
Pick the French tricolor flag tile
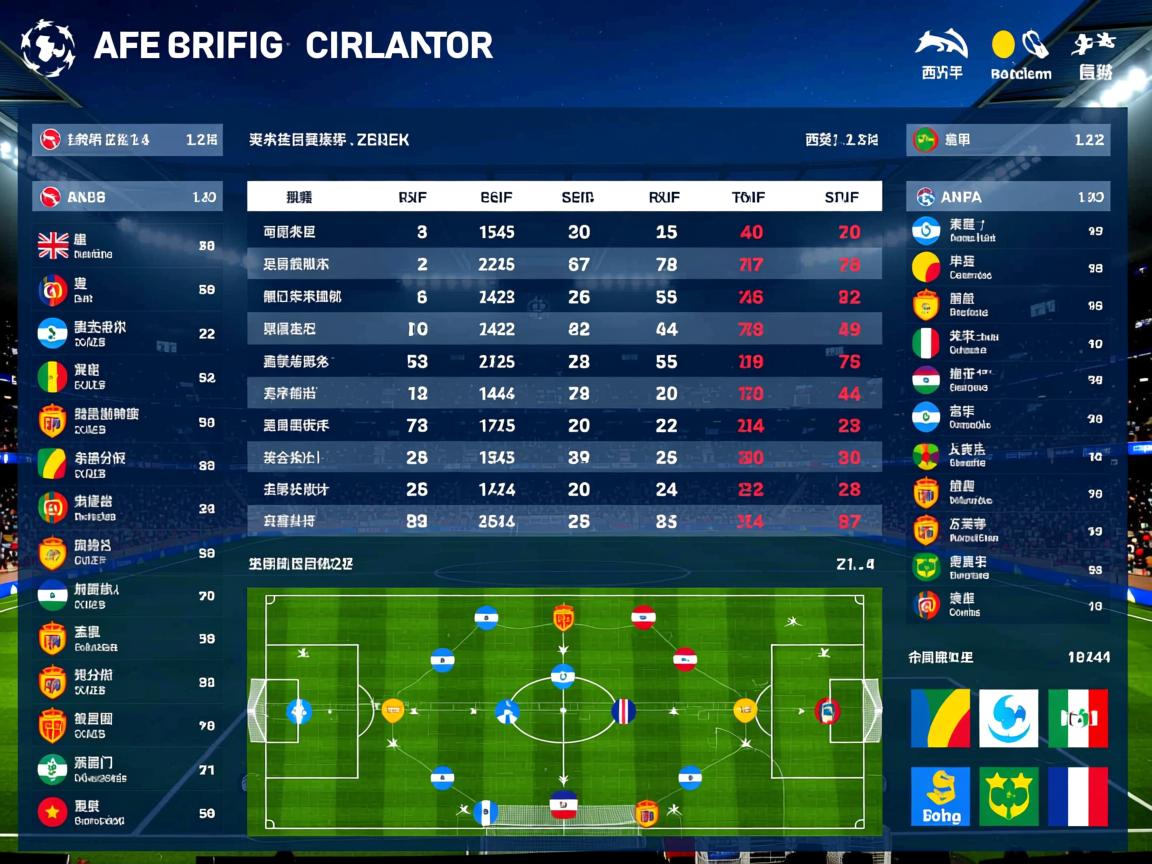click(1078, 796)
